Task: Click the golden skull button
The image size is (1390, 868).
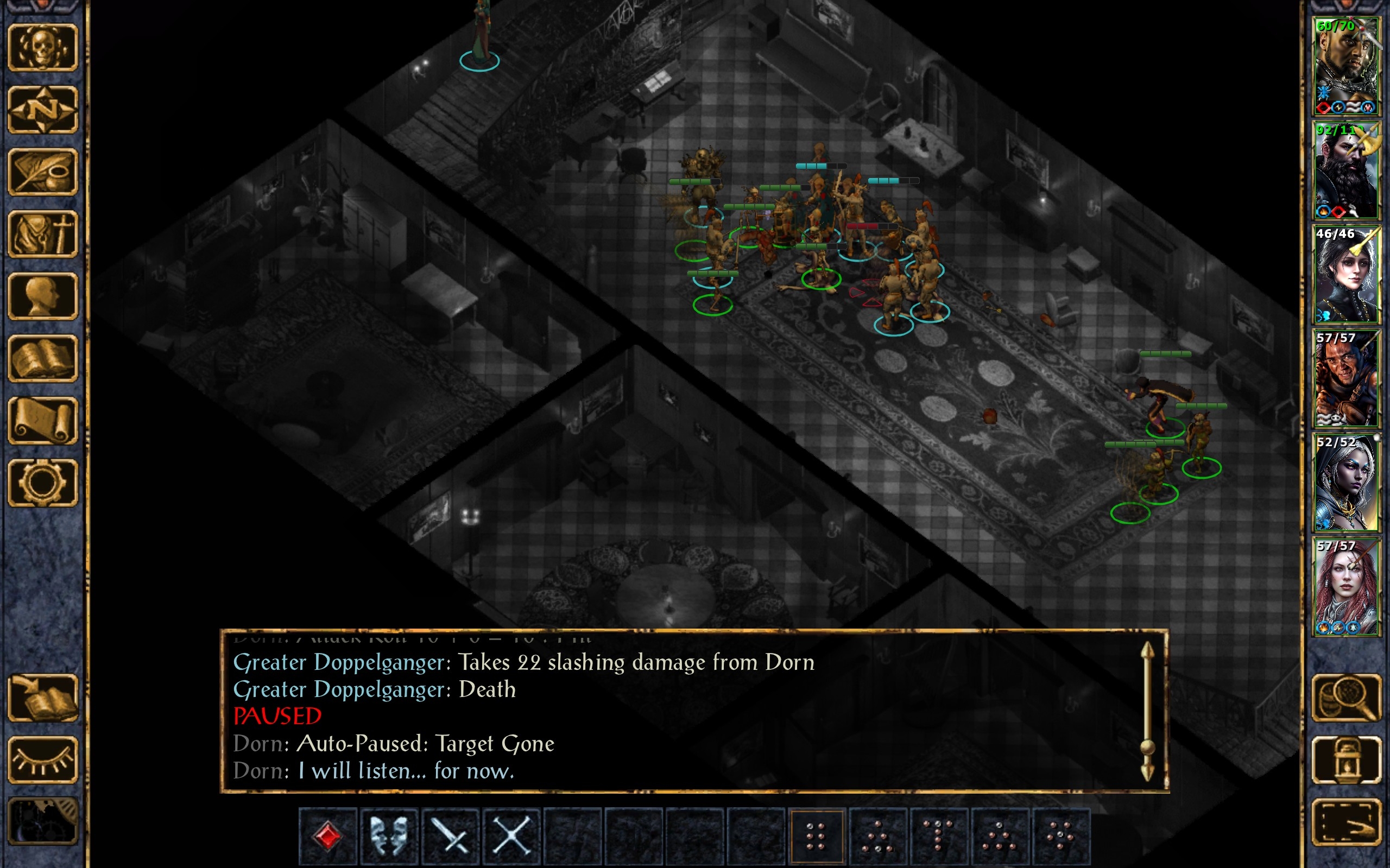Action: pos(42,48)
